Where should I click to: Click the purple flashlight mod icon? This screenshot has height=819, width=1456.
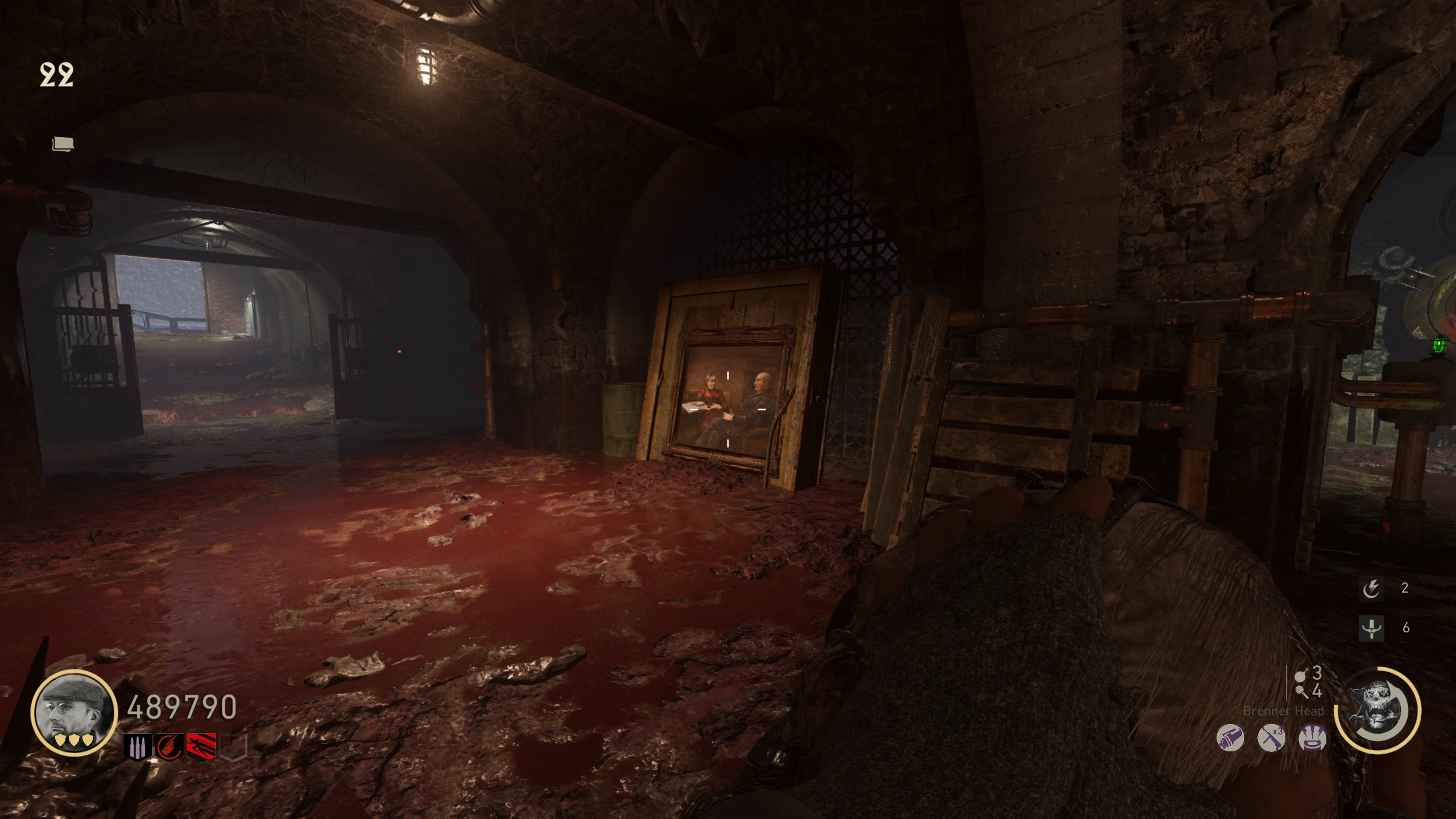pyautogui.click(x=1230, y=739)
